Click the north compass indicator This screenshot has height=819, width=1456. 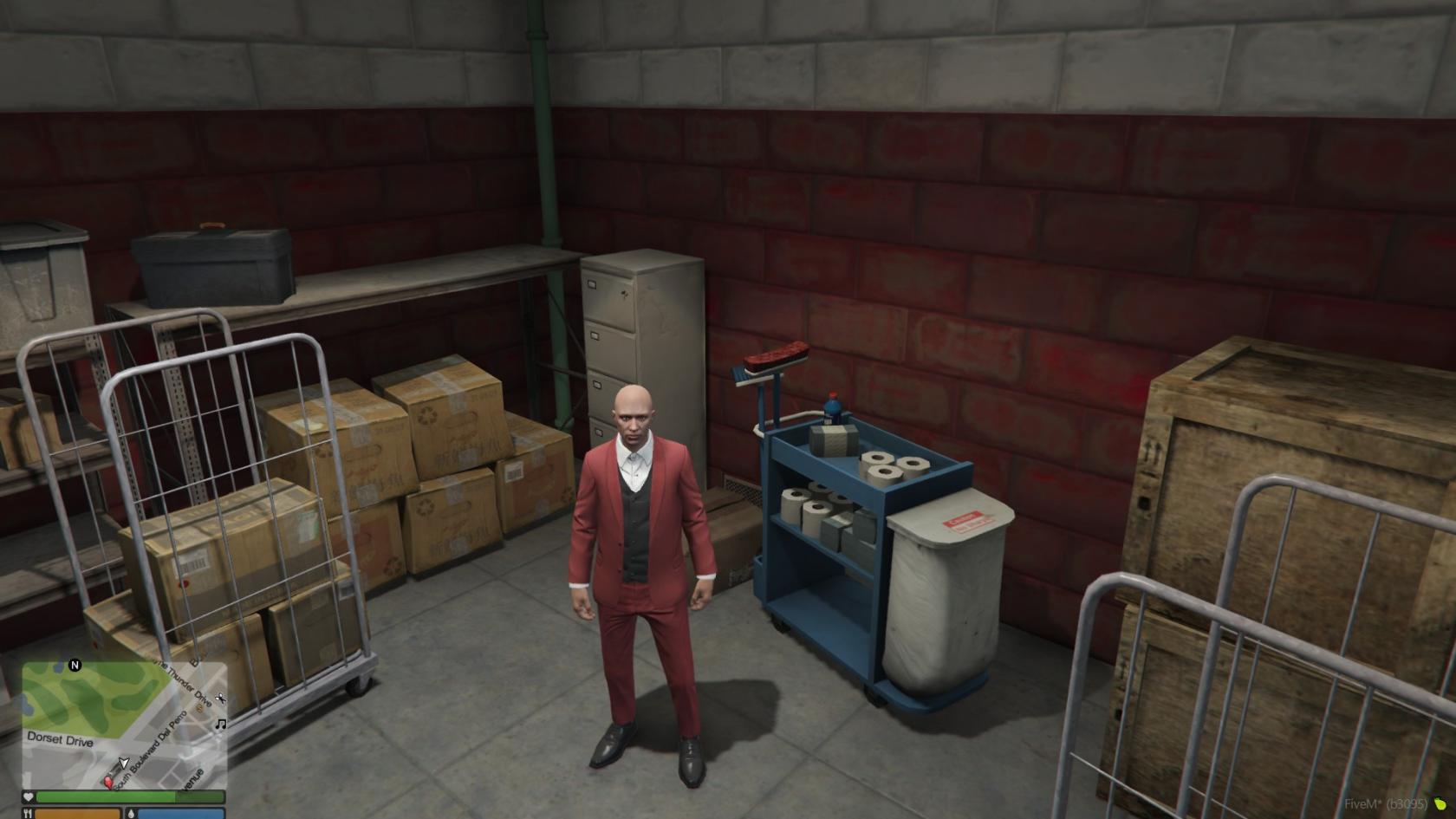click(75, 666)
